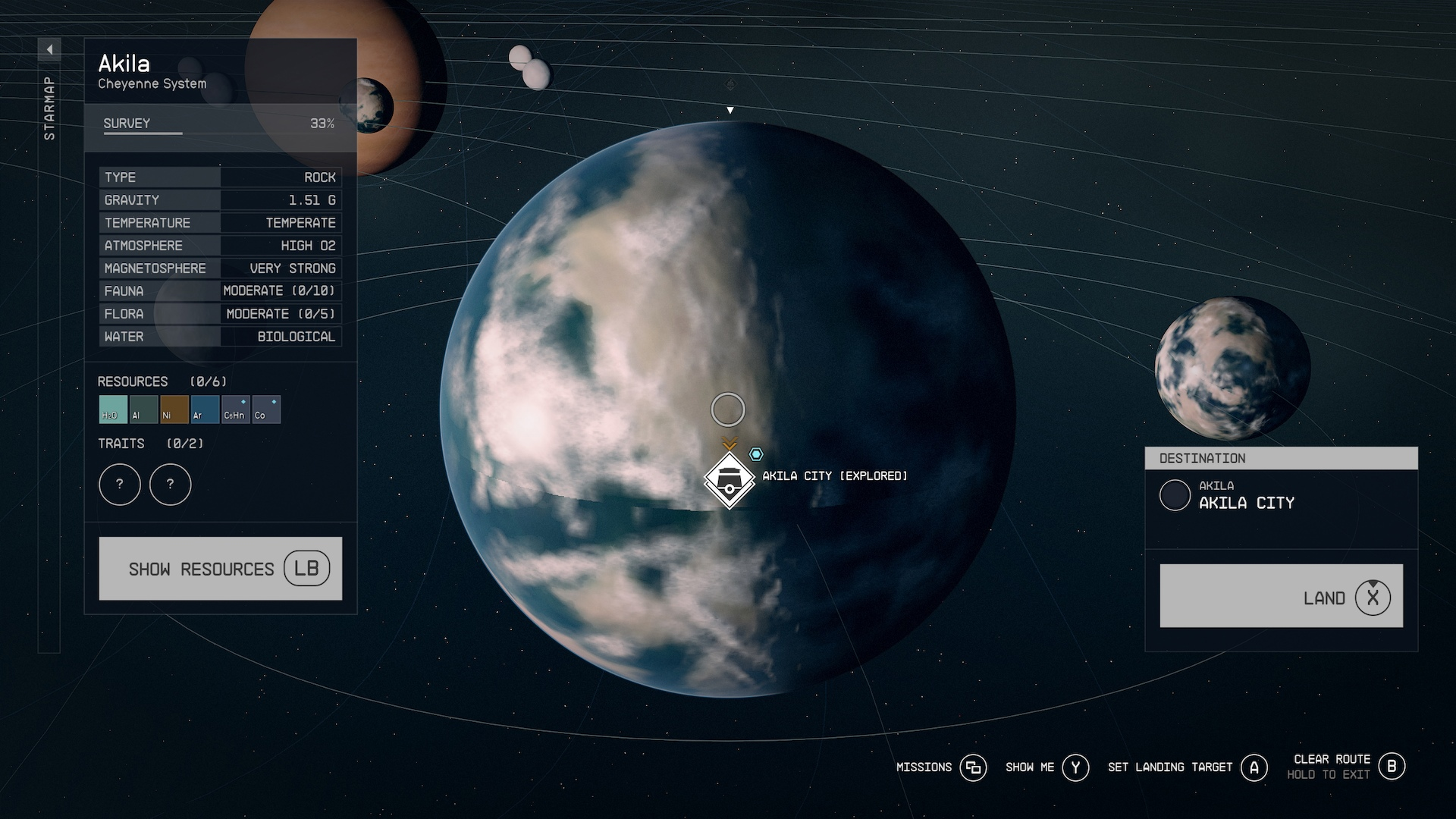
Task: Click the Show Resources button
Action: pos(220,569)
